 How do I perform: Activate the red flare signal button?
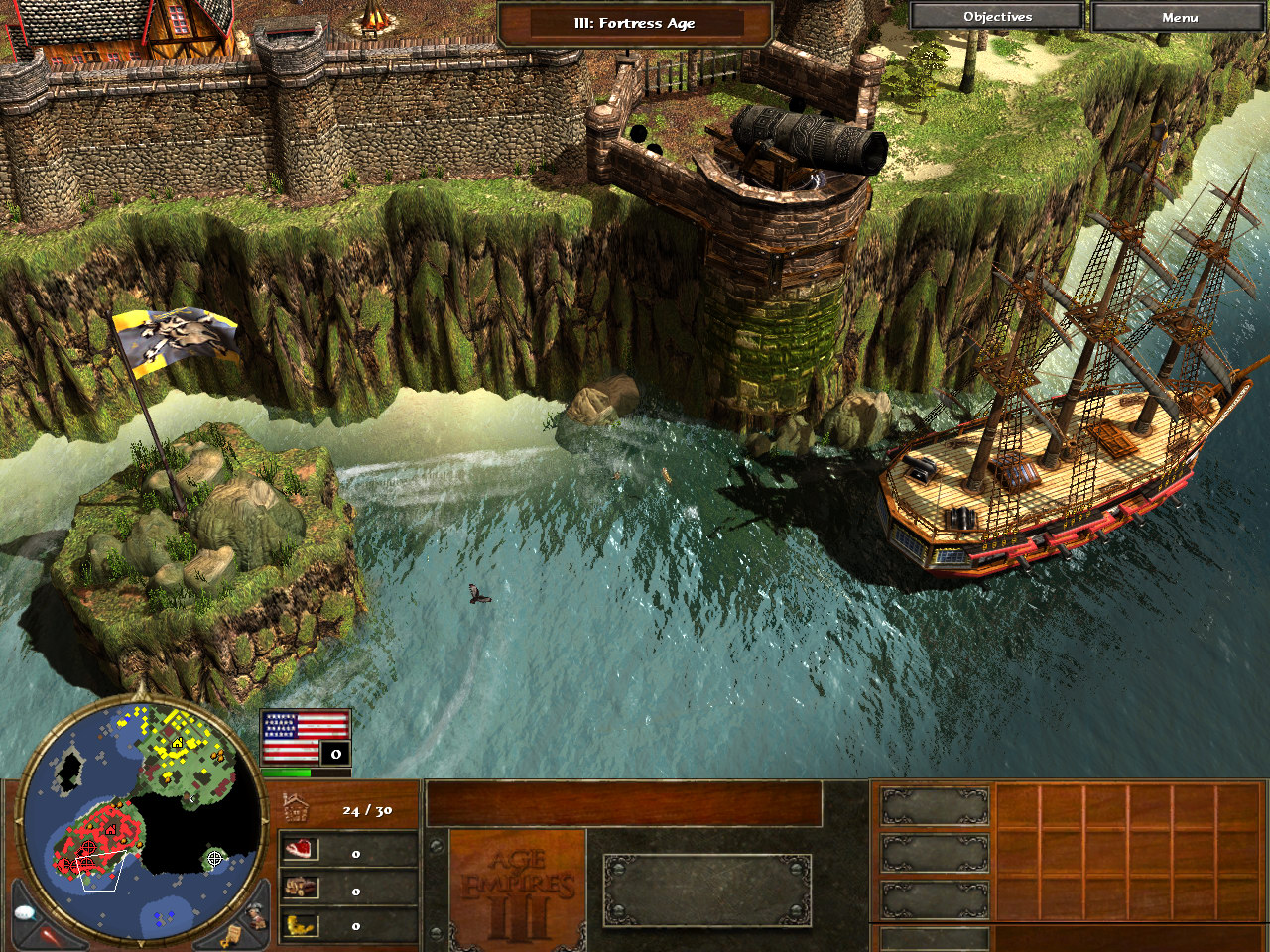pos(50,935)
